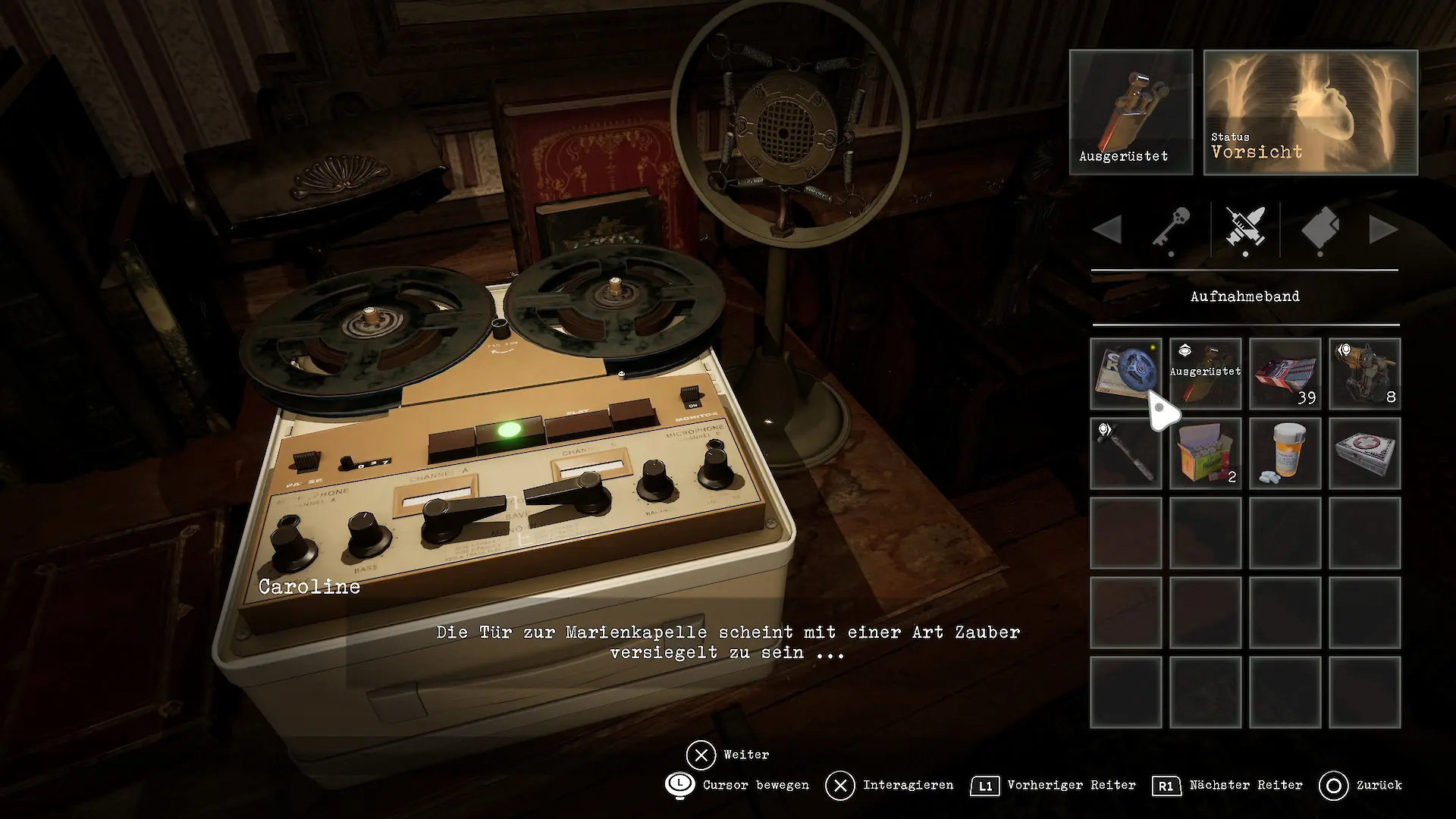
Task: Open the equipped weapon panel at top
Action: pos(1131,112)
